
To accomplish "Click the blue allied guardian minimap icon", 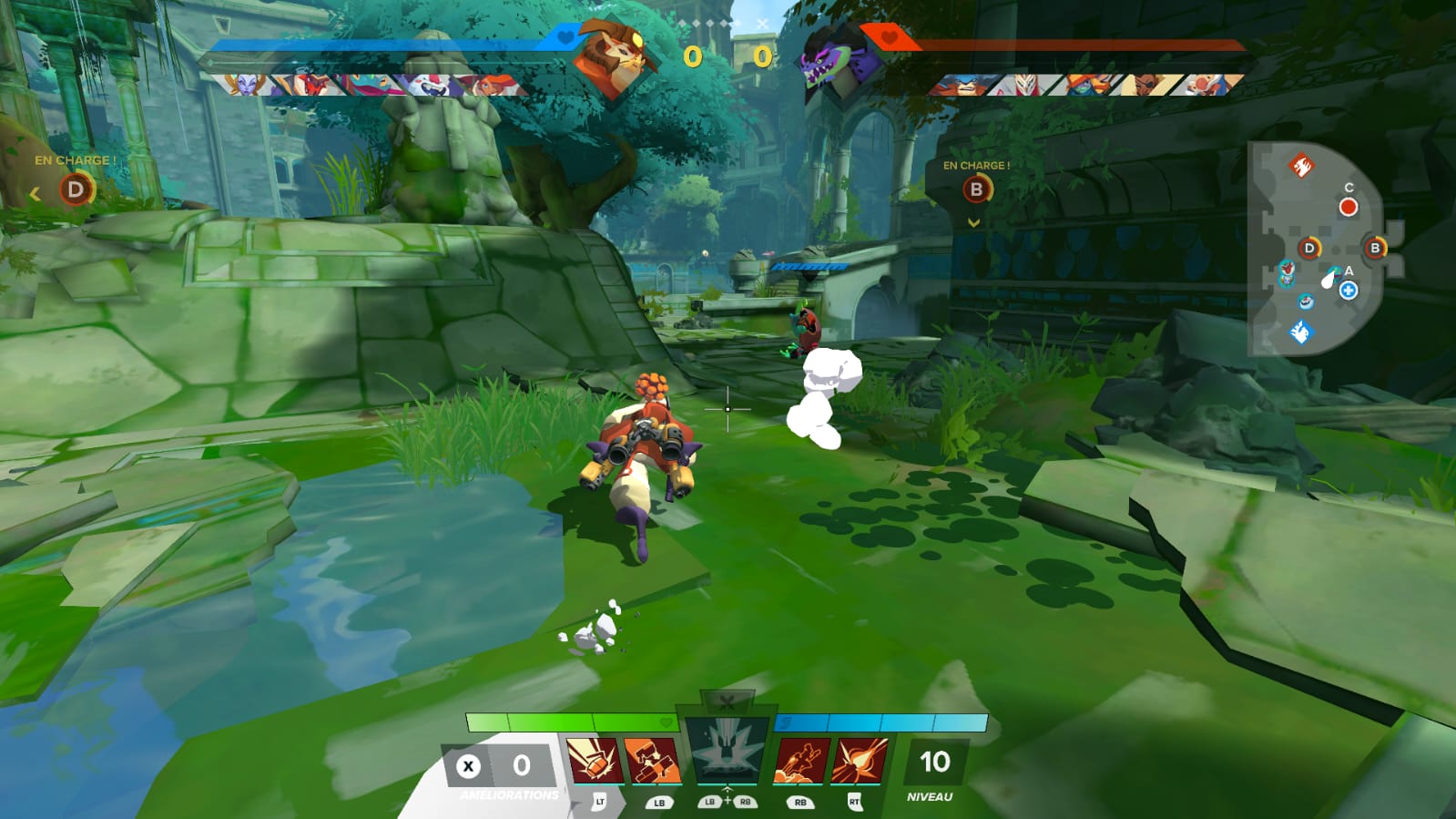I will [x=1300, y=332].
